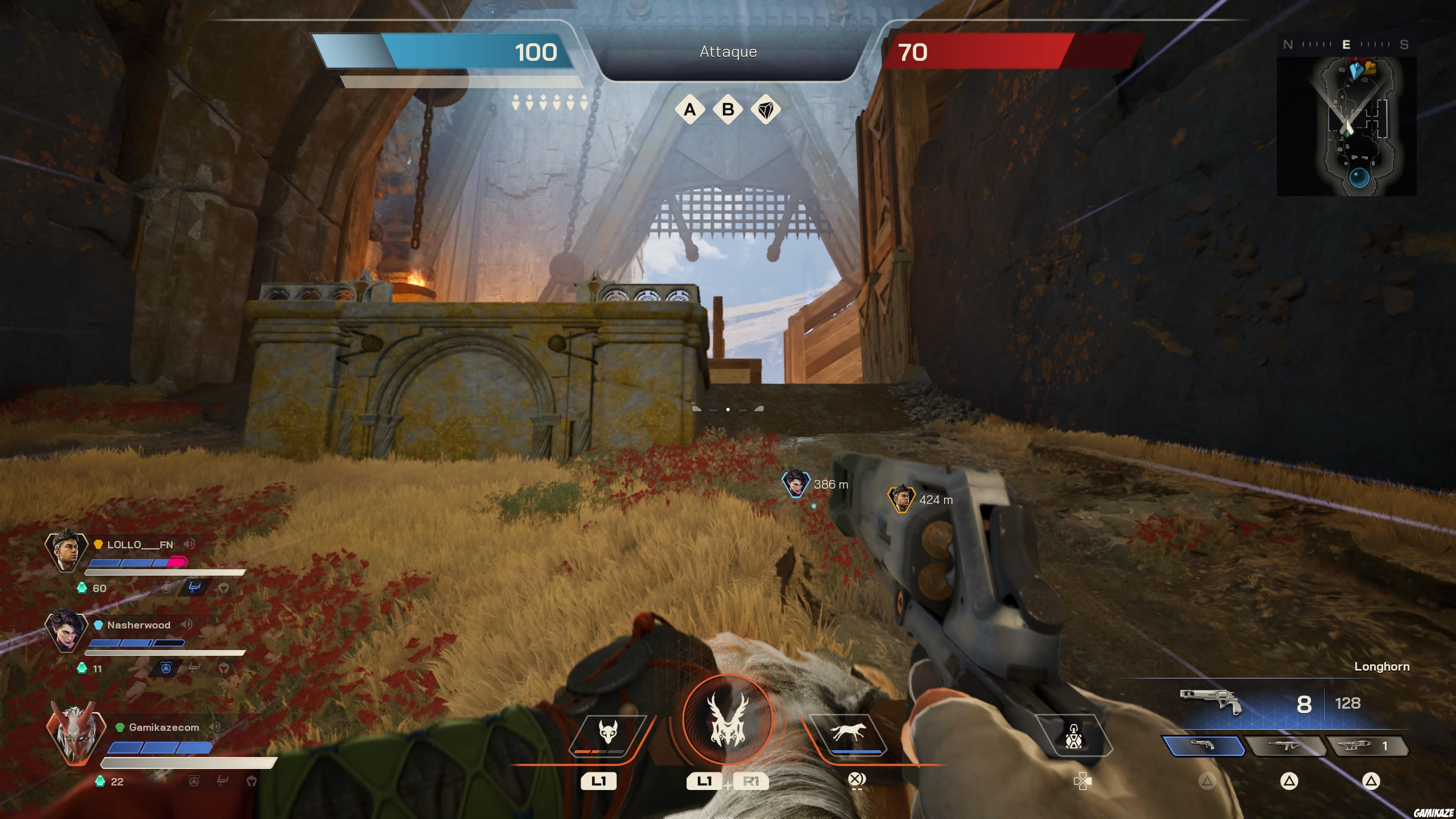This screenshot has height=819, width=1456.
Task: Select LOLLO__FN's teammate portrait
Action: (x=66, y=551)
